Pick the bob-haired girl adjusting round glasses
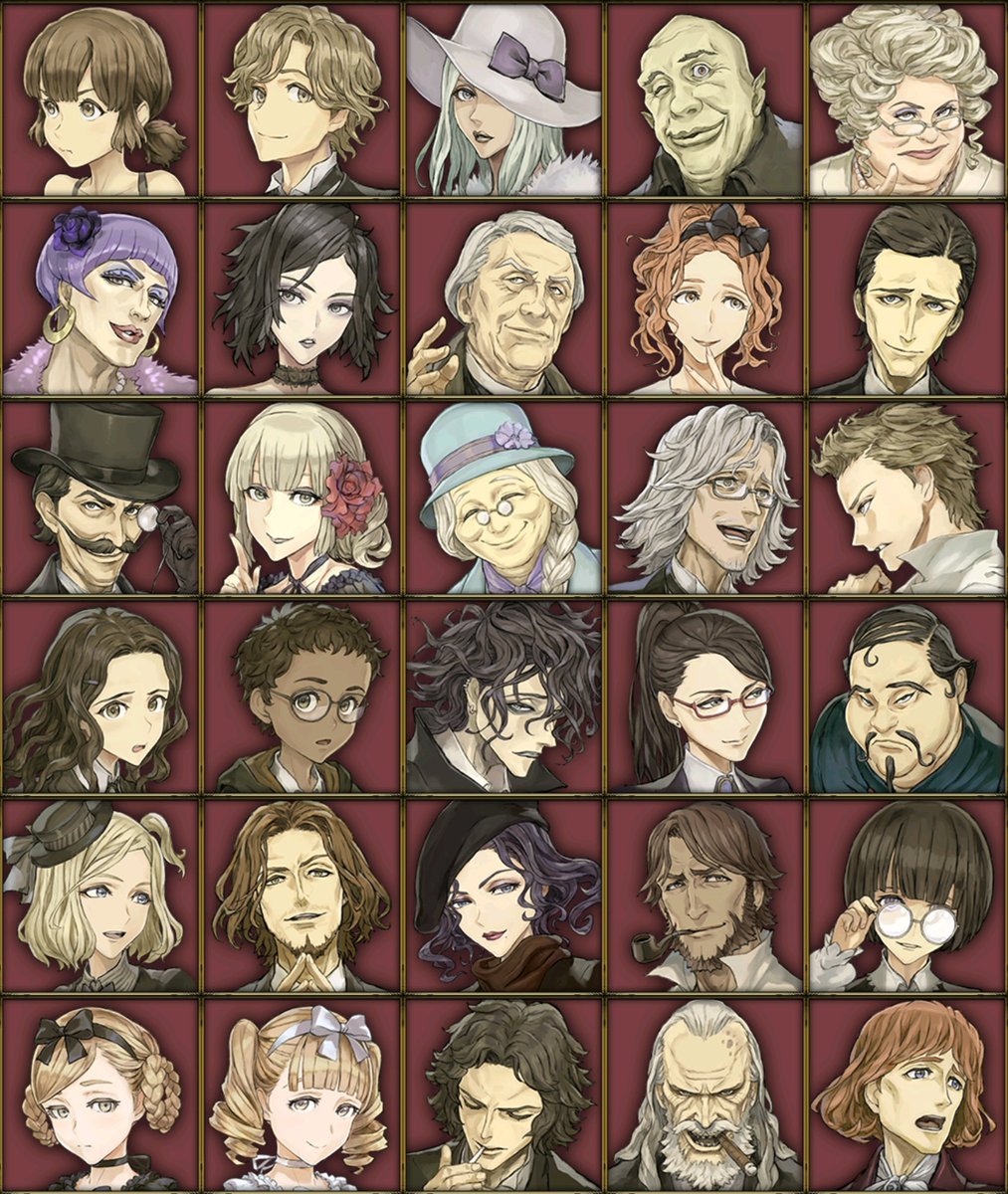The height and width of the screenshot is (1194, 1008). tap(907, 895)
